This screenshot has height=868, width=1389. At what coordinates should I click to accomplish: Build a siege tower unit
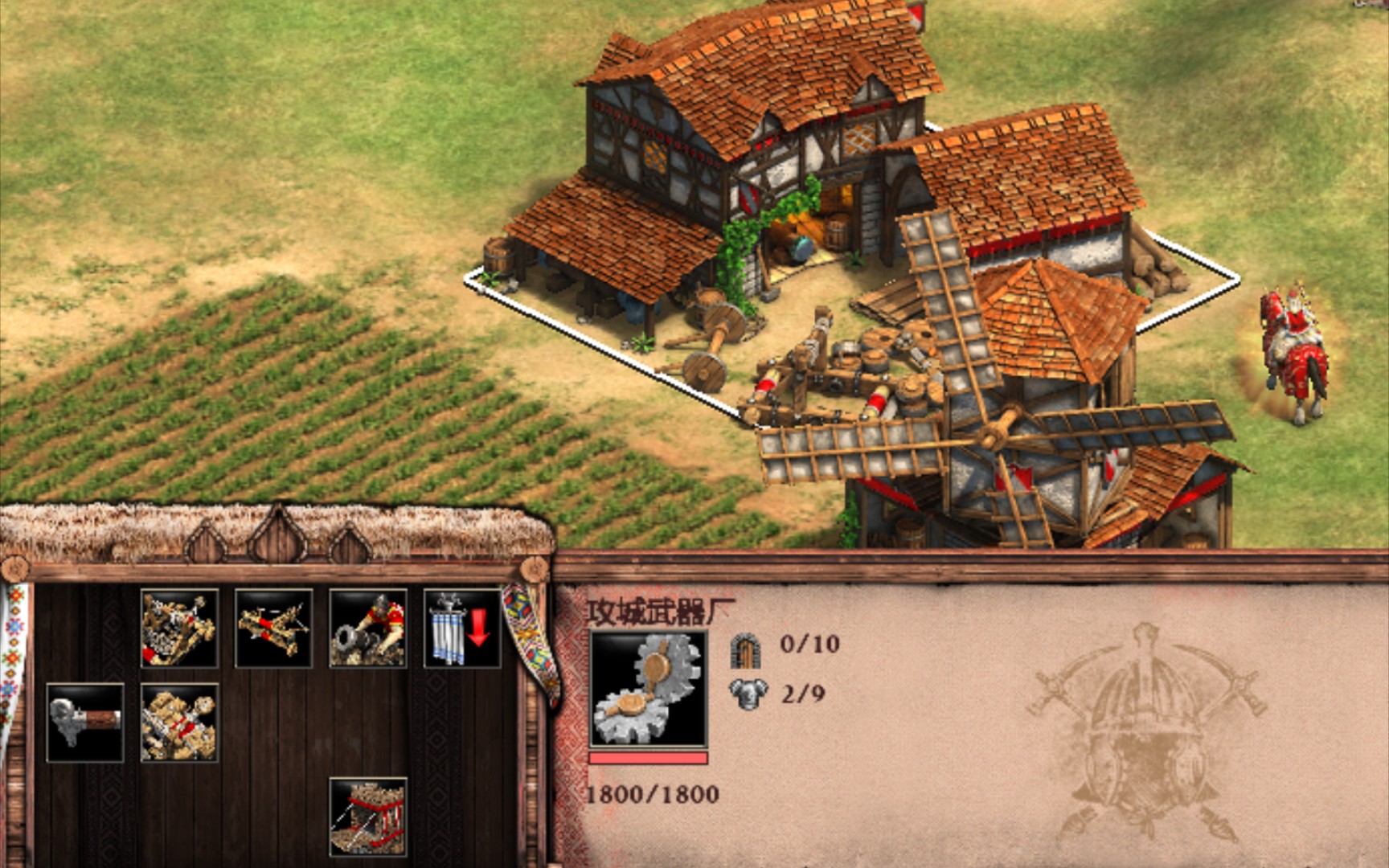(367, 817)
